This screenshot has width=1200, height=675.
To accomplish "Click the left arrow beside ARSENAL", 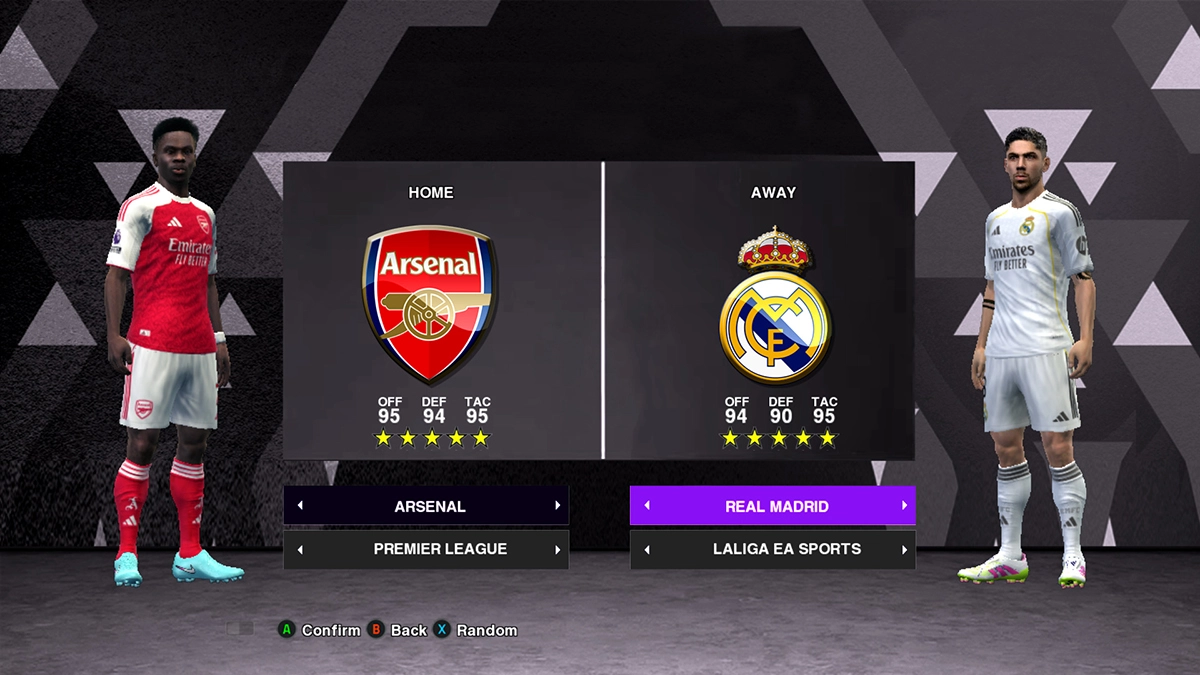I will click(300, 506).
